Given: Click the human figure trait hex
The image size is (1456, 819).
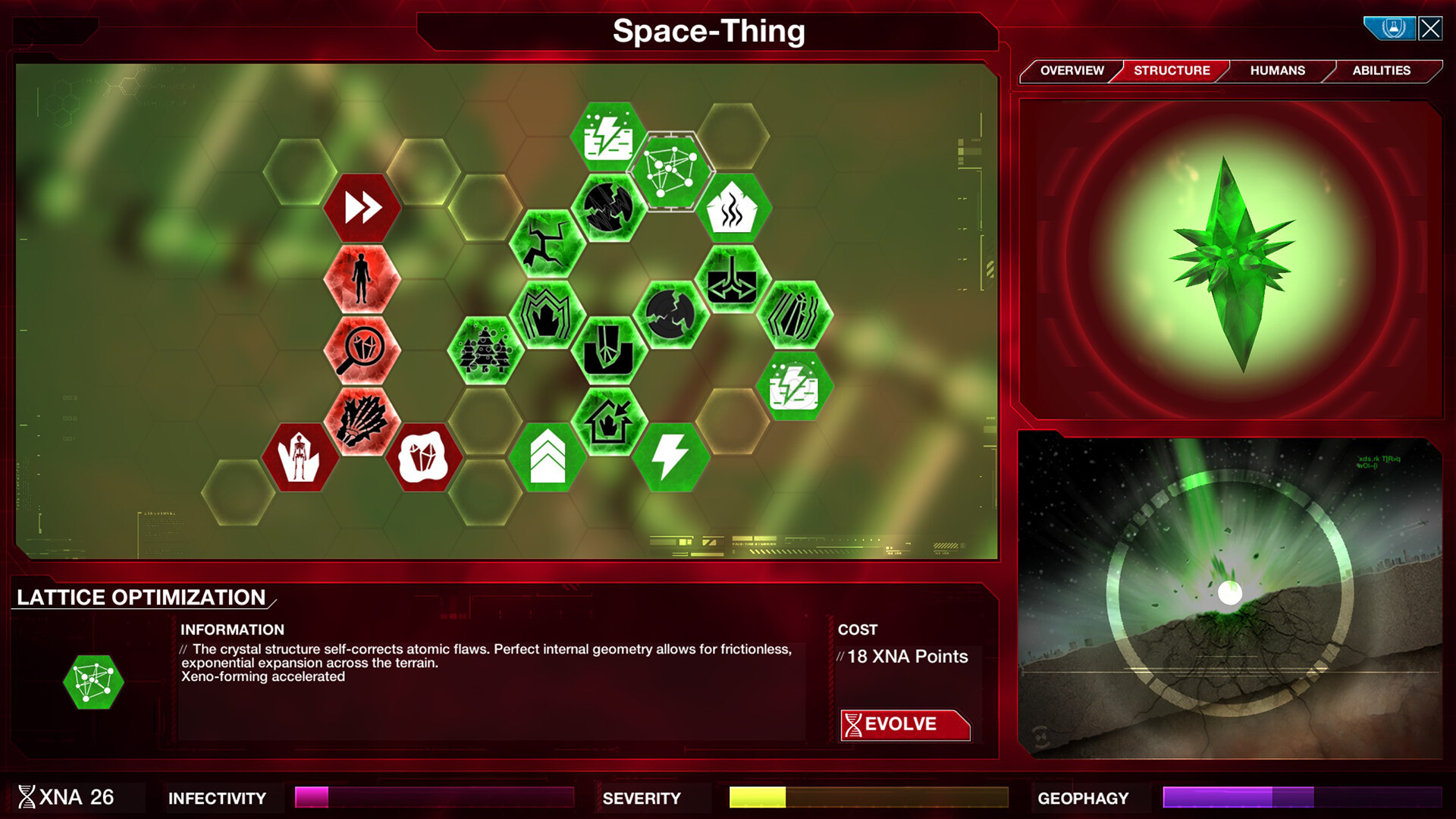Looking at the screenshot, I should 362,278.
